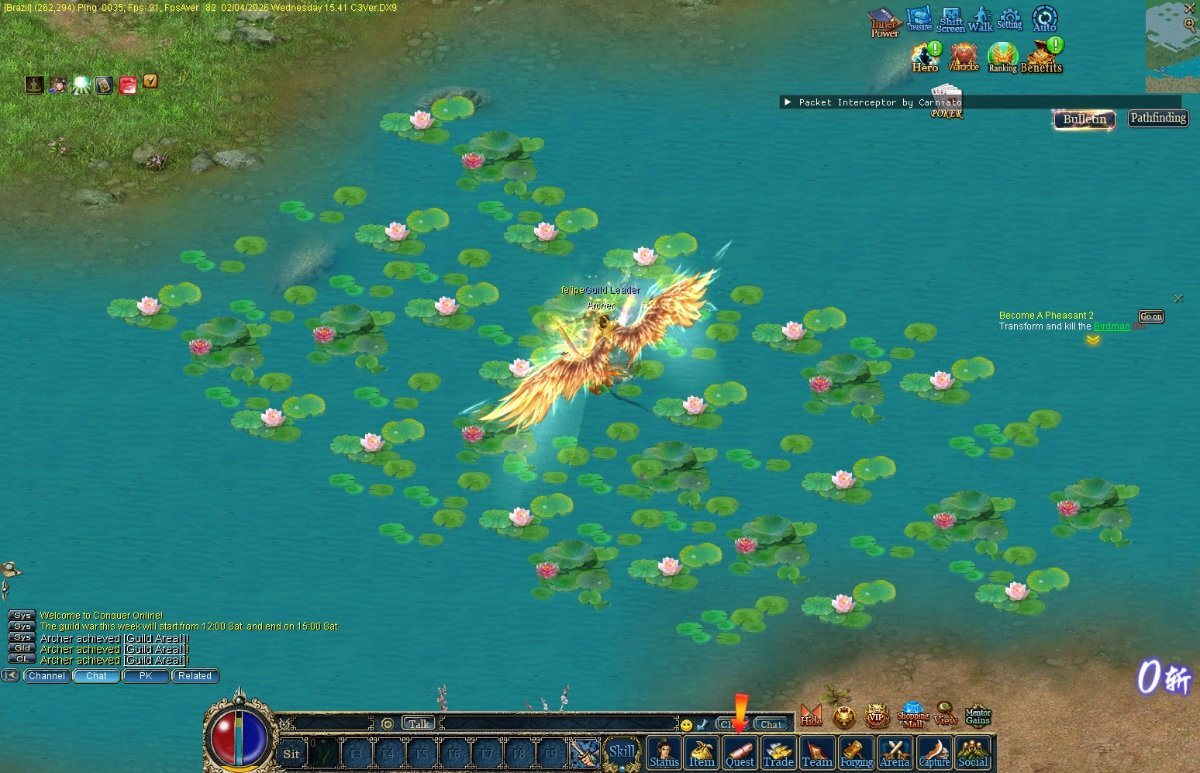Open the Quest log button

(x=740, y=752)
